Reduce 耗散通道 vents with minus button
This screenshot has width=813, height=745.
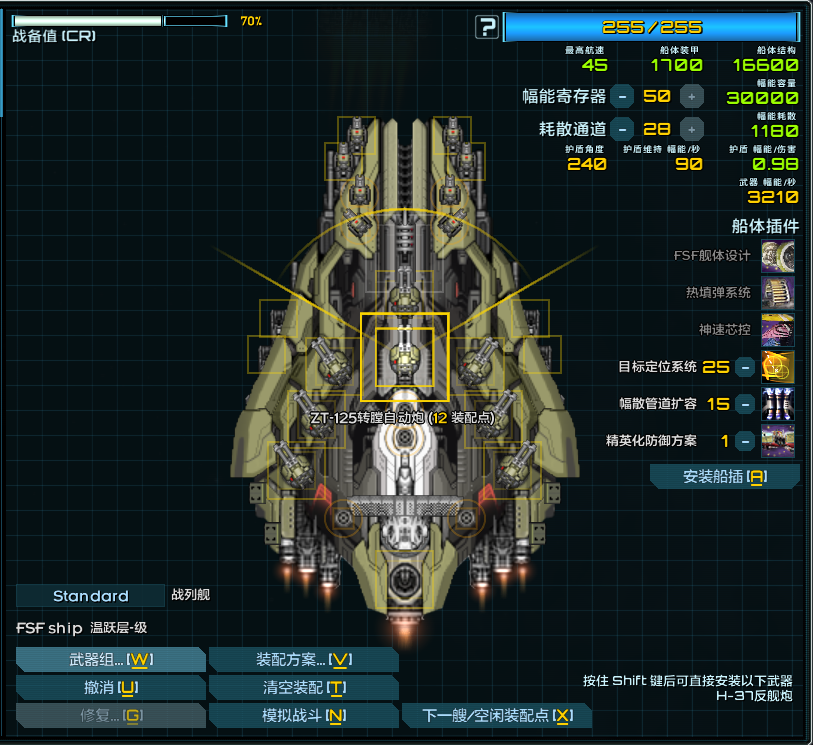(x=622, y=129)
